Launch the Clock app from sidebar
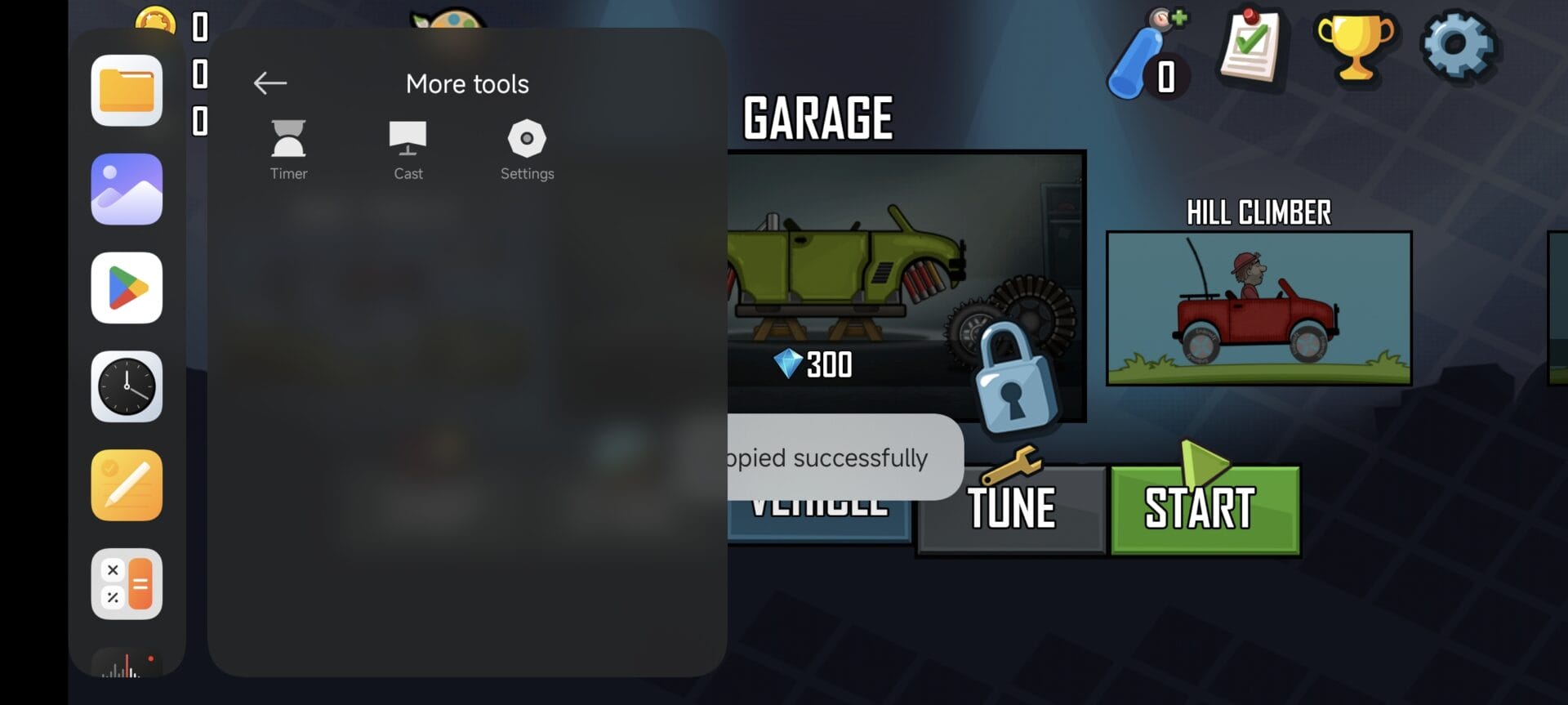 point(127,386)
